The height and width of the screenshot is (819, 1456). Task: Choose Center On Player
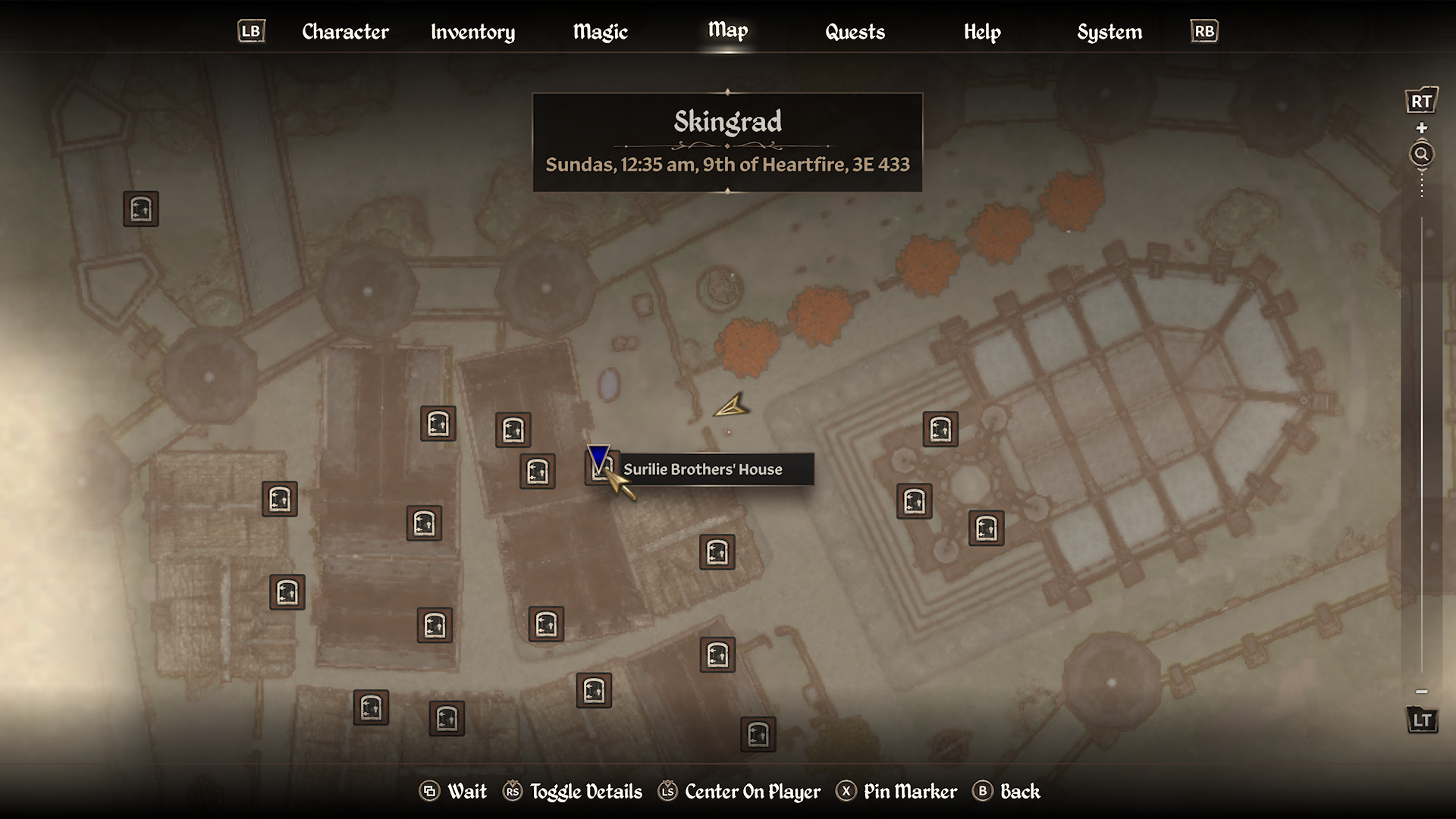(x=739, y=792)
